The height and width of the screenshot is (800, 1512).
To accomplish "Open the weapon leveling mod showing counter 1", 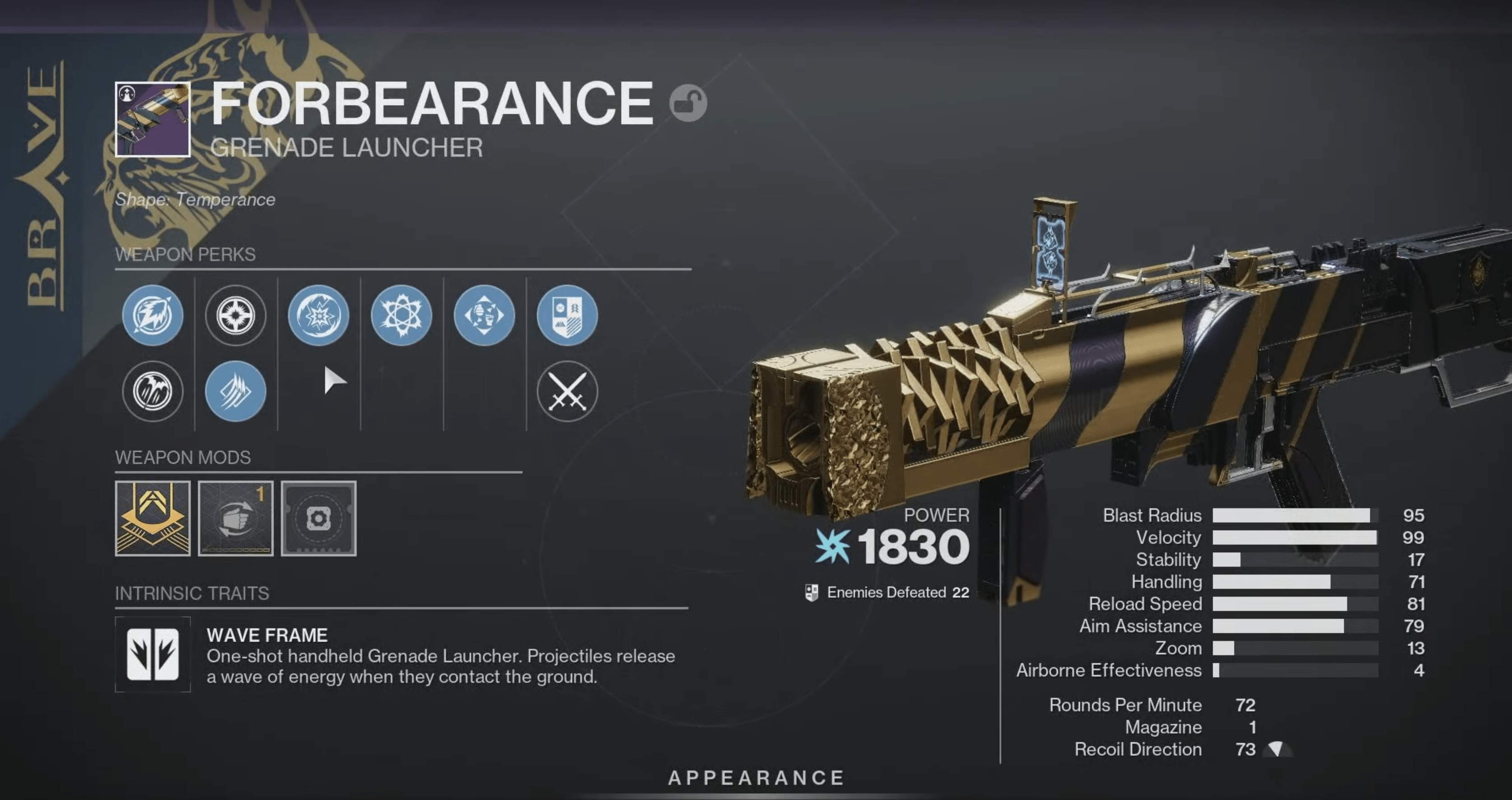I will 235,518.
